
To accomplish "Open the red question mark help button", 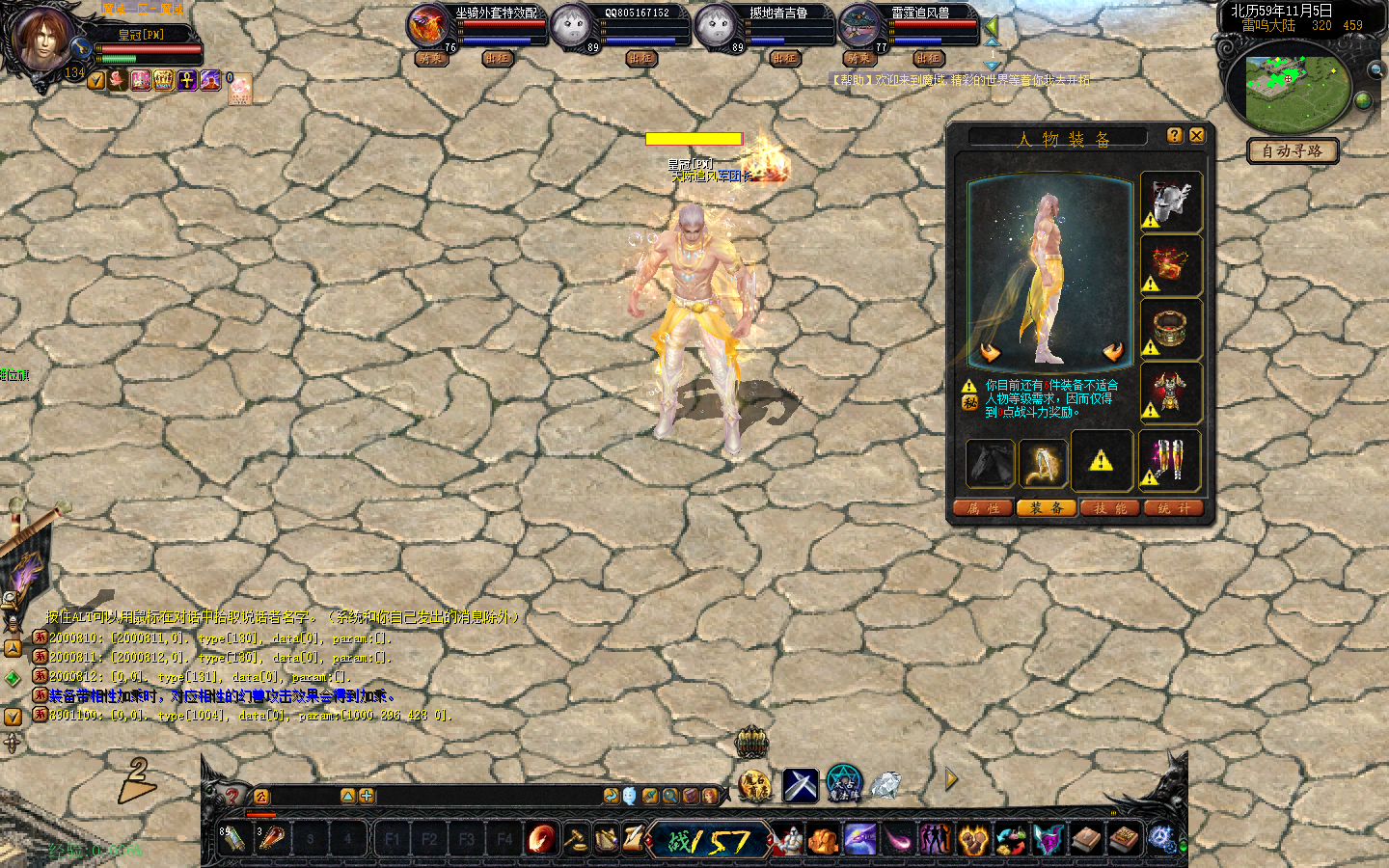I will 231,796.
